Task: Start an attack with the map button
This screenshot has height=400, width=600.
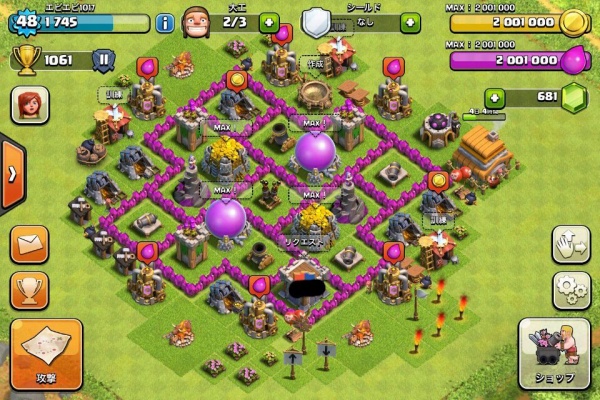Action: pyautogui.click(x=47, y=353)
